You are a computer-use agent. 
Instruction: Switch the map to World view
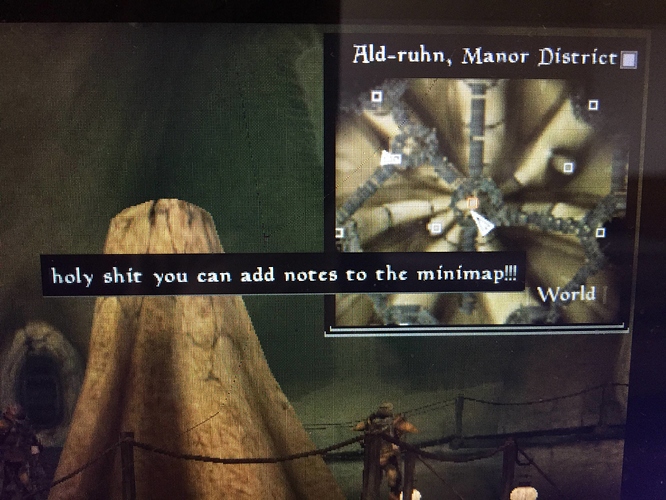pyautogui.click(x=567, y=294)
